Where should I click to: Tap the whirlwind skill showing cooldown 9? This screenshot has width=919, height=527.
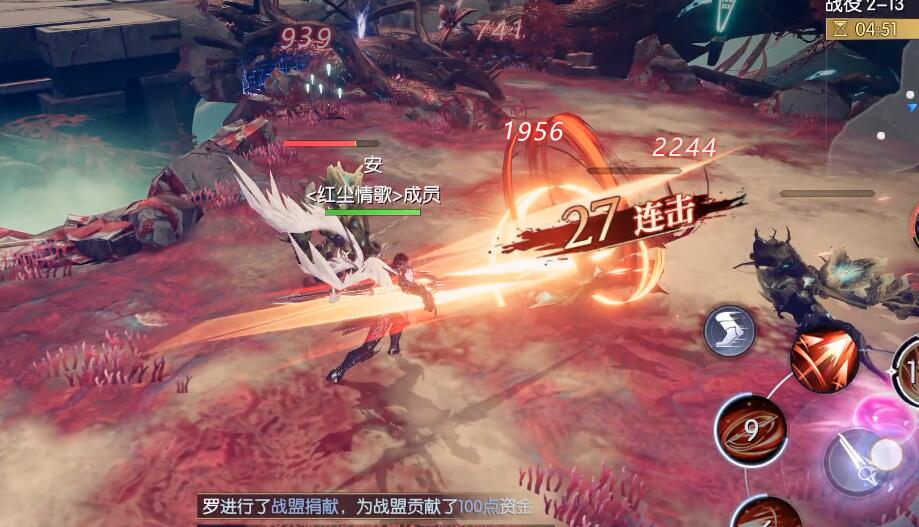pos(751,430)
